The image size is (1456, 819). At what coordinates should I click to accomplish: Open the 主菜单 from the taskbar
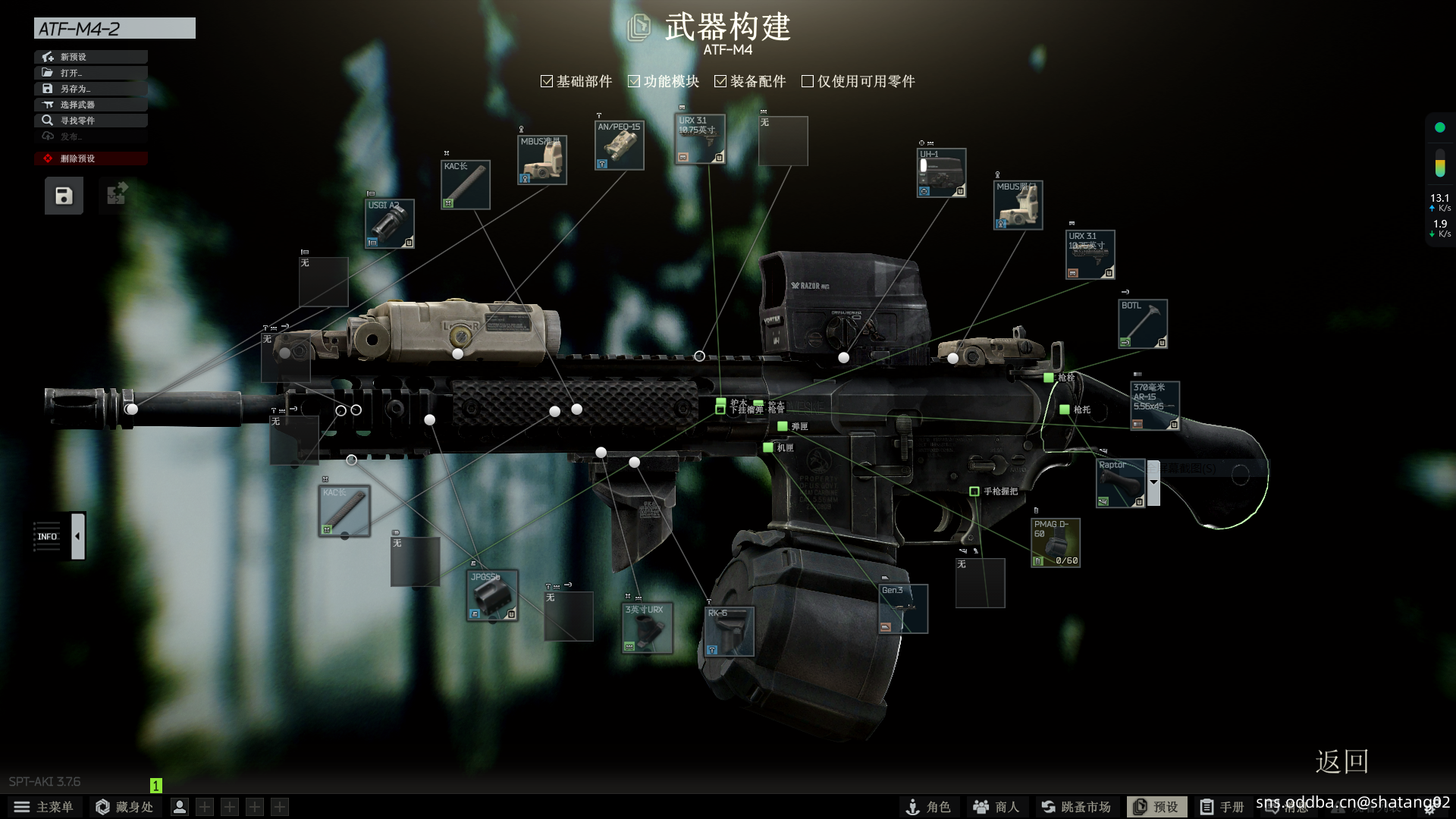pos(45,807)
